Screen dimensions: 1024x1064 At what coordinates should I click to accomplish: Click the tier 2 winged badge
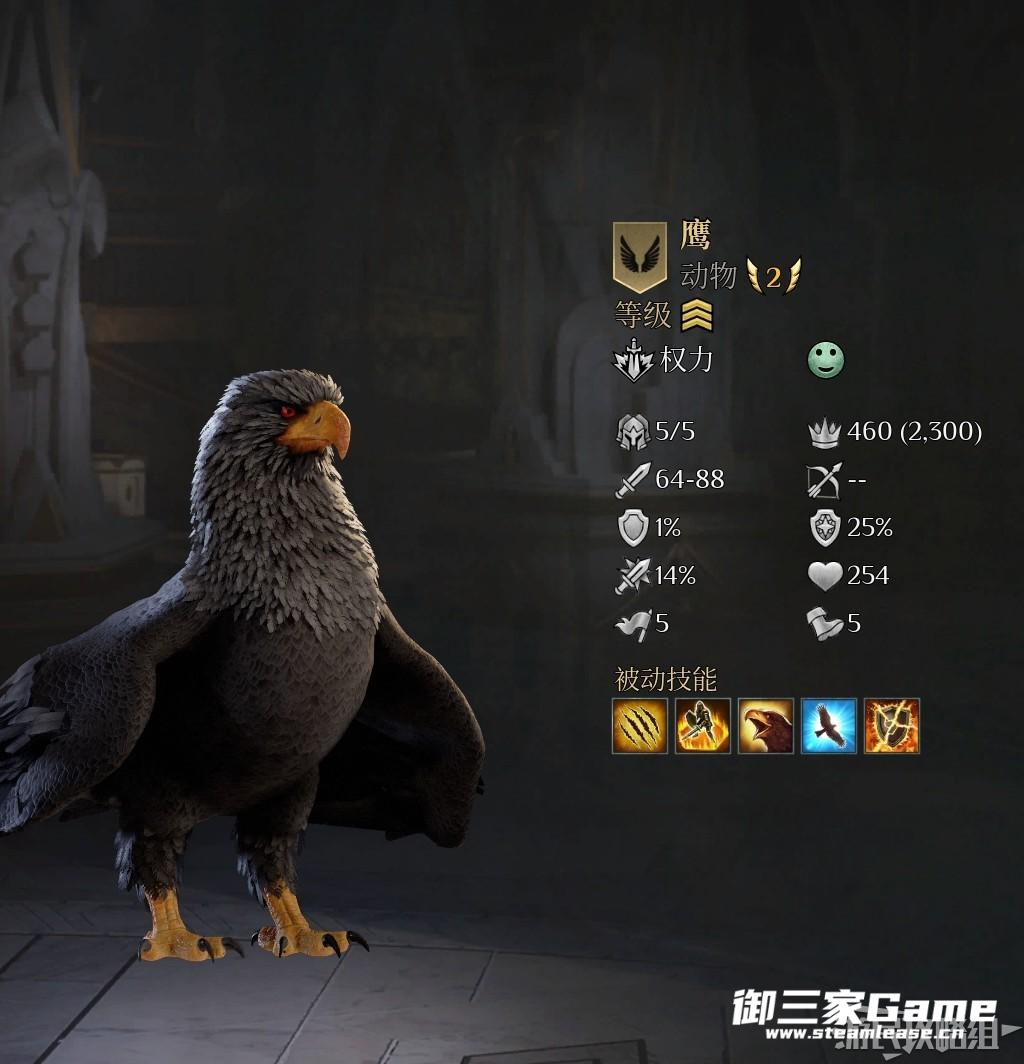pyautogui.click(x=773, y=276)
